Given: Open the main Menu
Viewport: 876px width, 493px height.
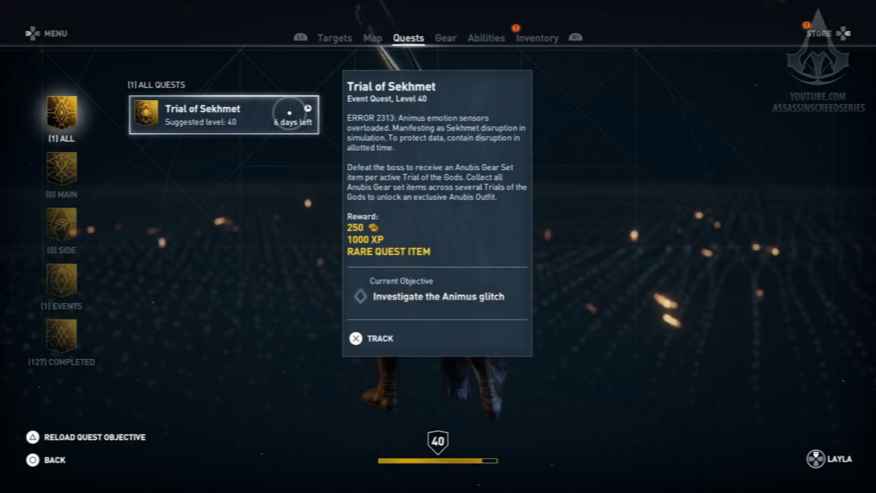Looking at the screenshot, I should 47,33.
